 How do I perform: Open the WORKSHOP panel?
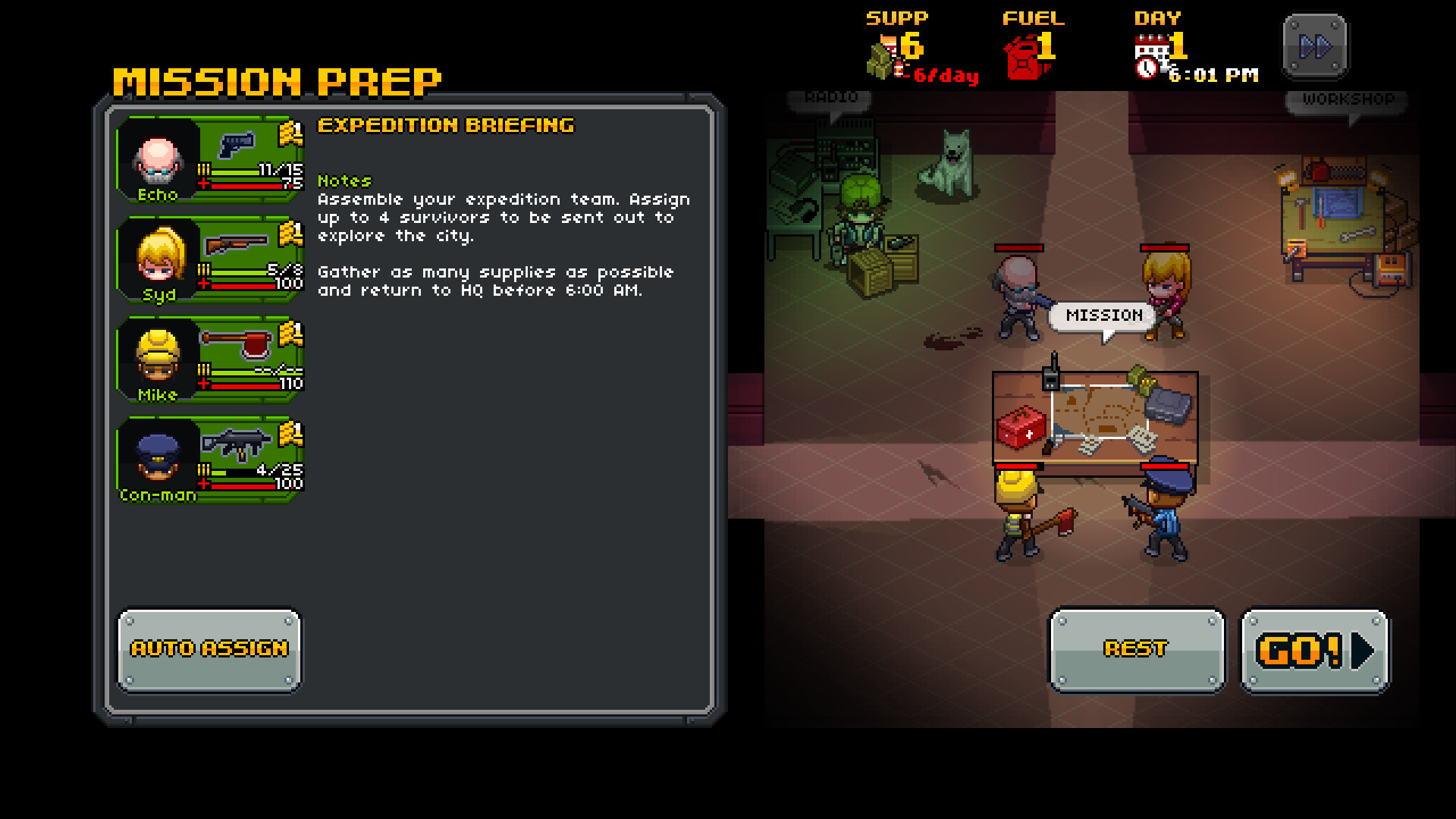point(1346,99)
